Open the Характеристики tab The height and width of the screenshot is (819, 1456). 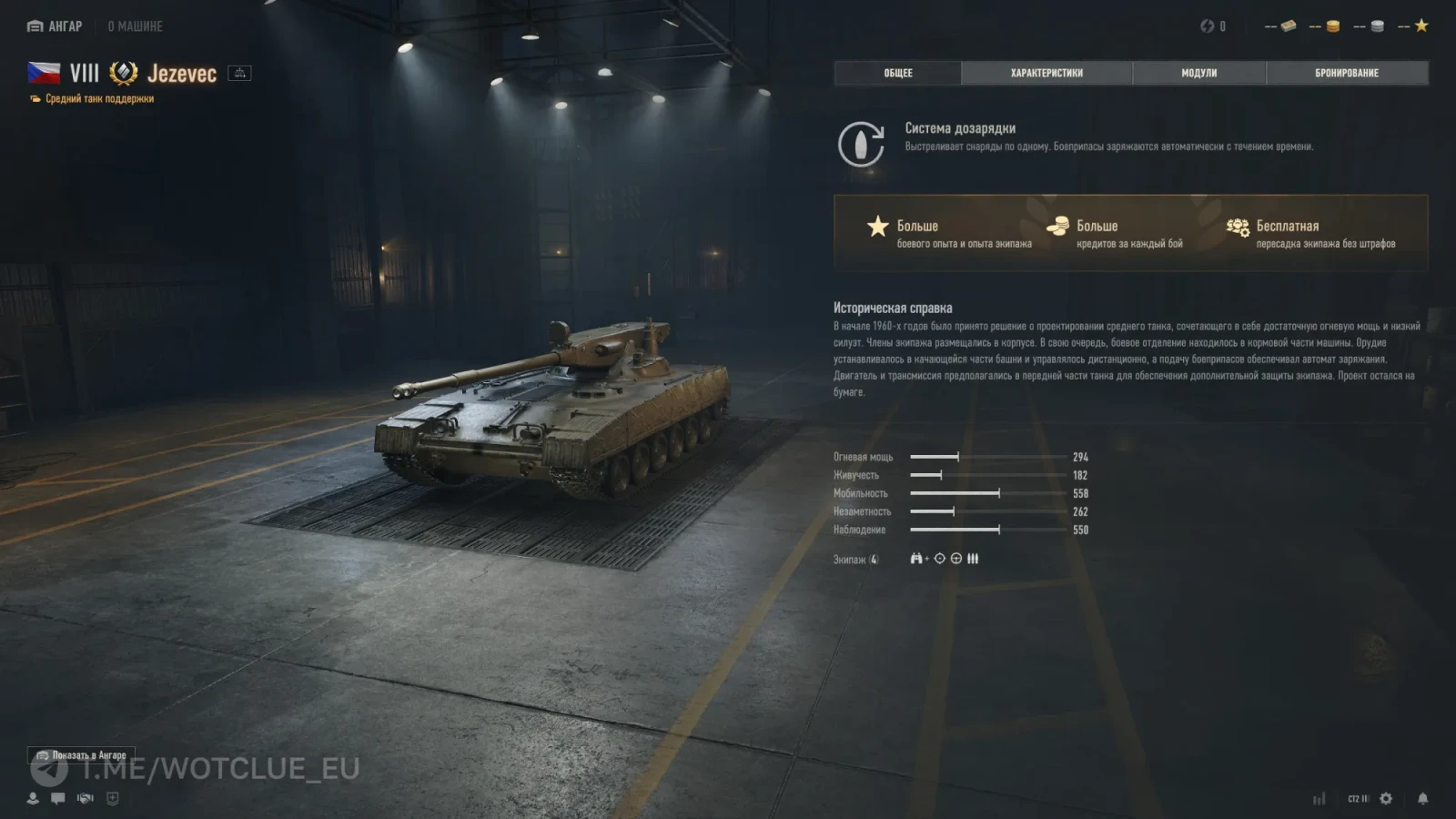point(1046,73)
